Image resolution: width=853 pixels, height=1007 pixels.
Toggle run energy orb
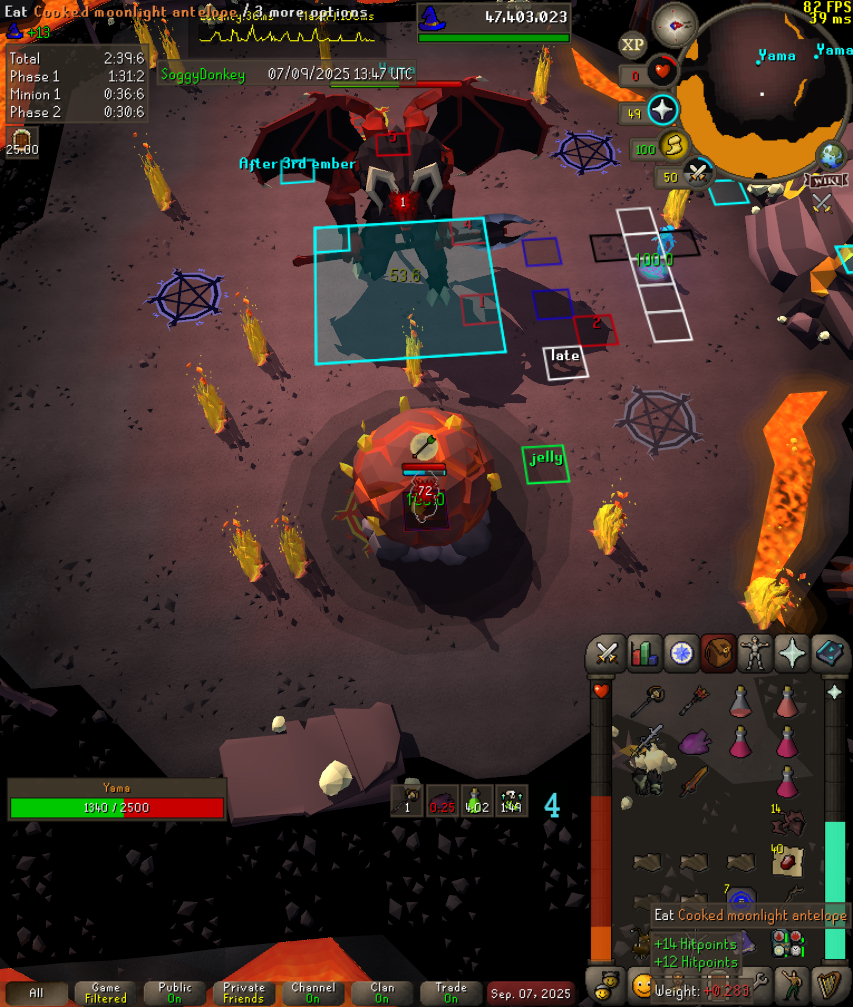click(x=673, y=147)
